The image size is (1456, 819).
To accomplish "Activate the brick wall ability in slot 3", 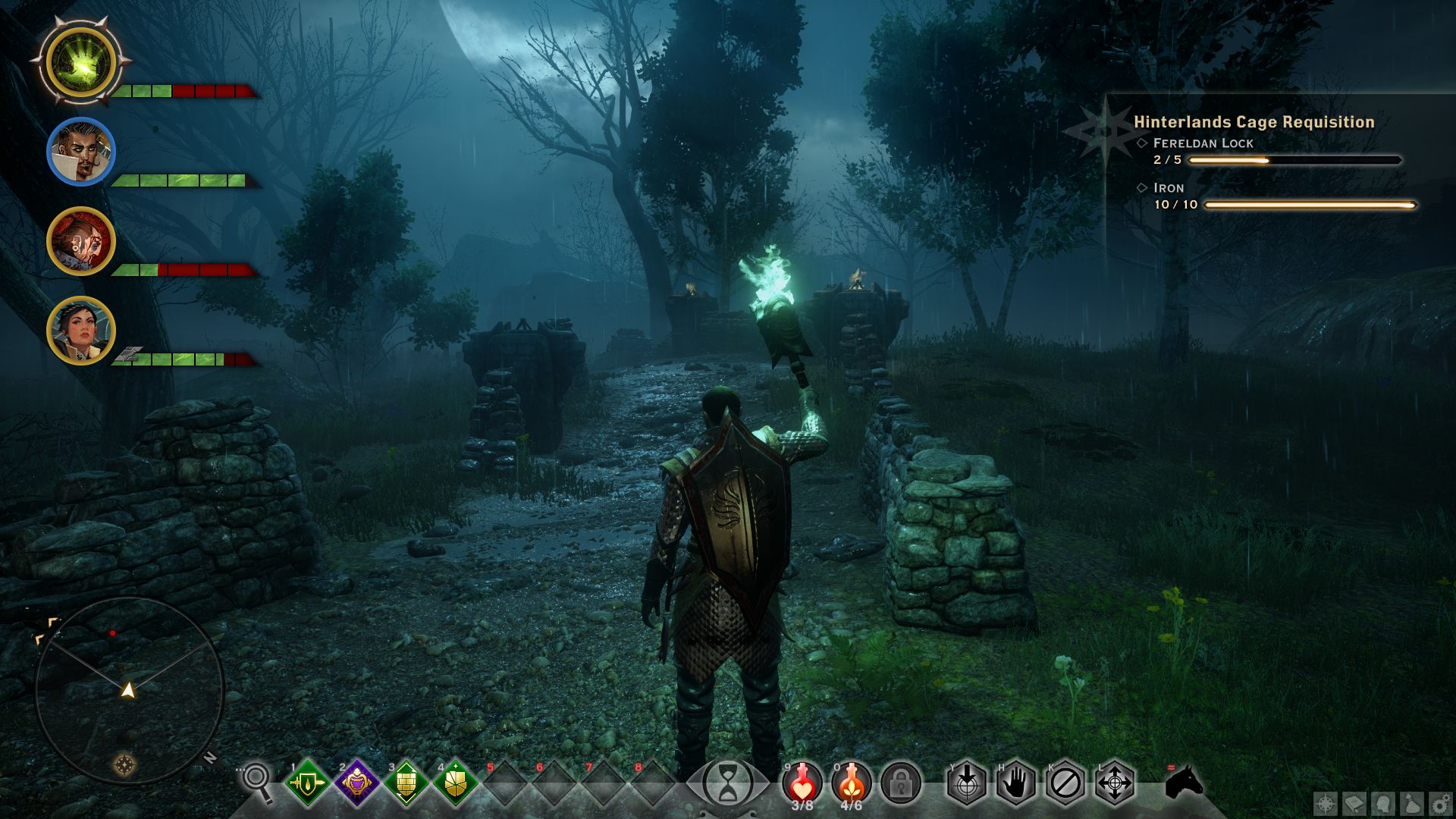I will coord(406,783).
